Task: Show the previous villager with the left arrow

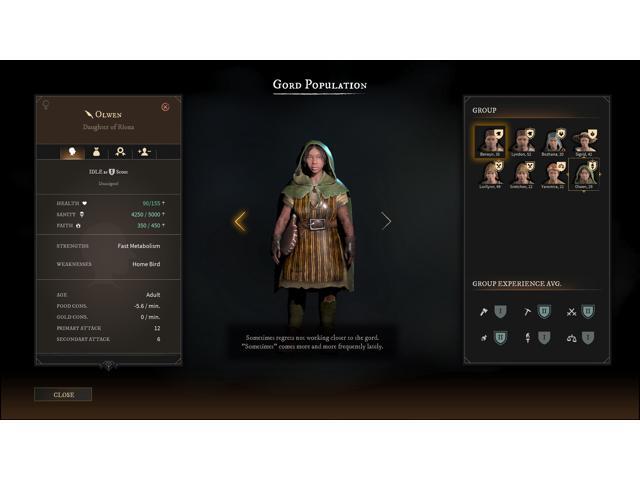Action: tap(239, 221)
